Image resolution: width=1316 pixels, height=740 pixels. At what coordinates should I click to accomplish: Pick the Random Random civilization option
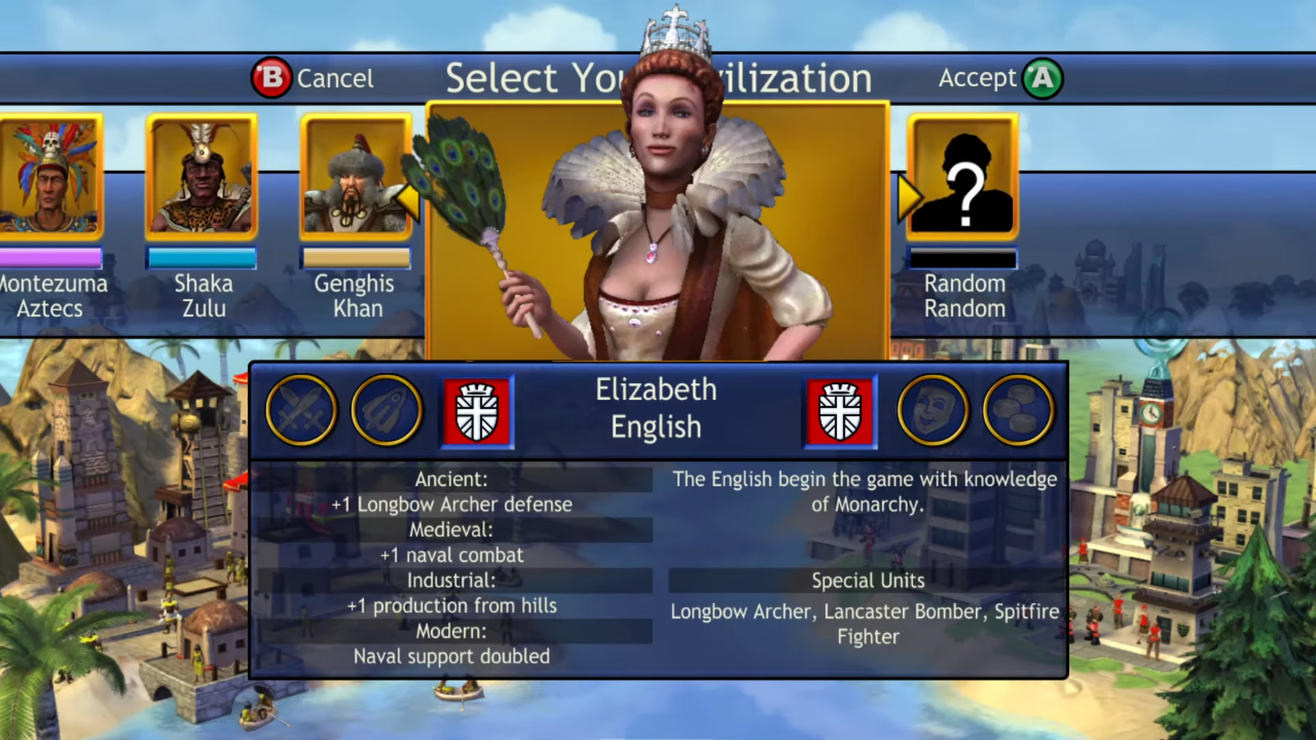point(963,175)
